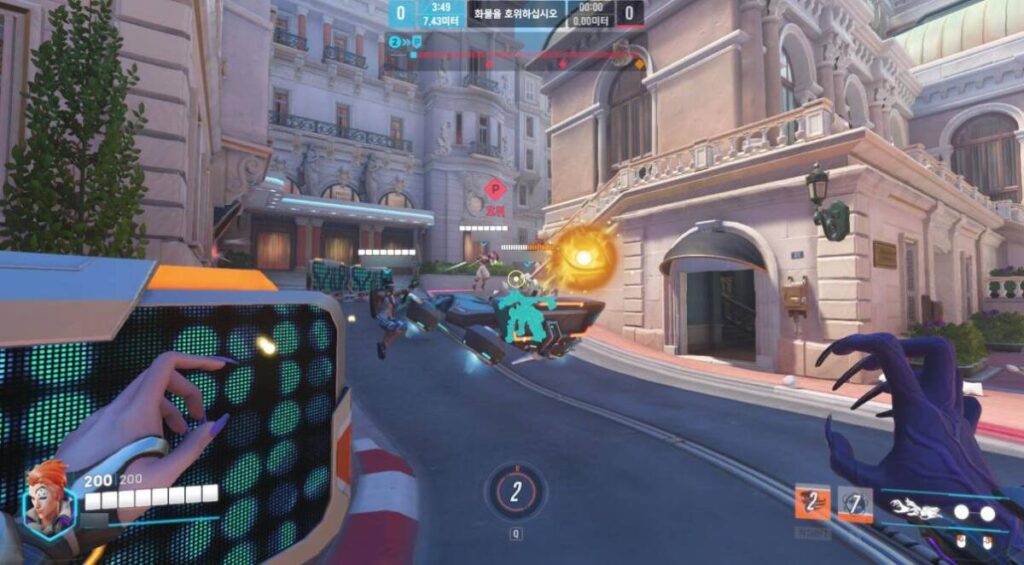Click Moira's hero portrait
The image size is (1024, 565).
(x=48, y=495)
